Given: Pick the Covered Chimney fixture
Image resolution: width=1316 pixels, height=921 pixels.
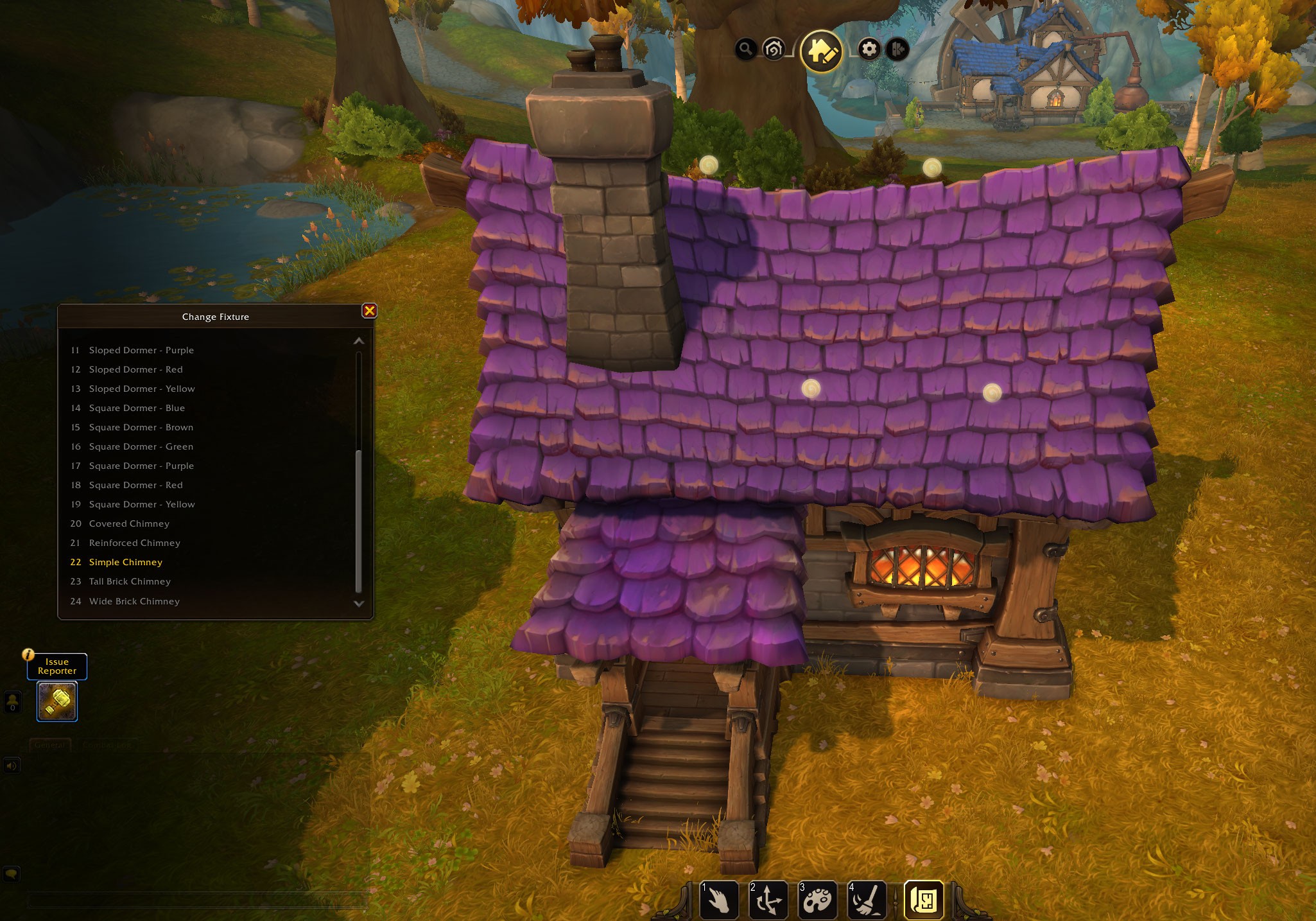Looking at the screenshot, I should click(x=129, y=523).
